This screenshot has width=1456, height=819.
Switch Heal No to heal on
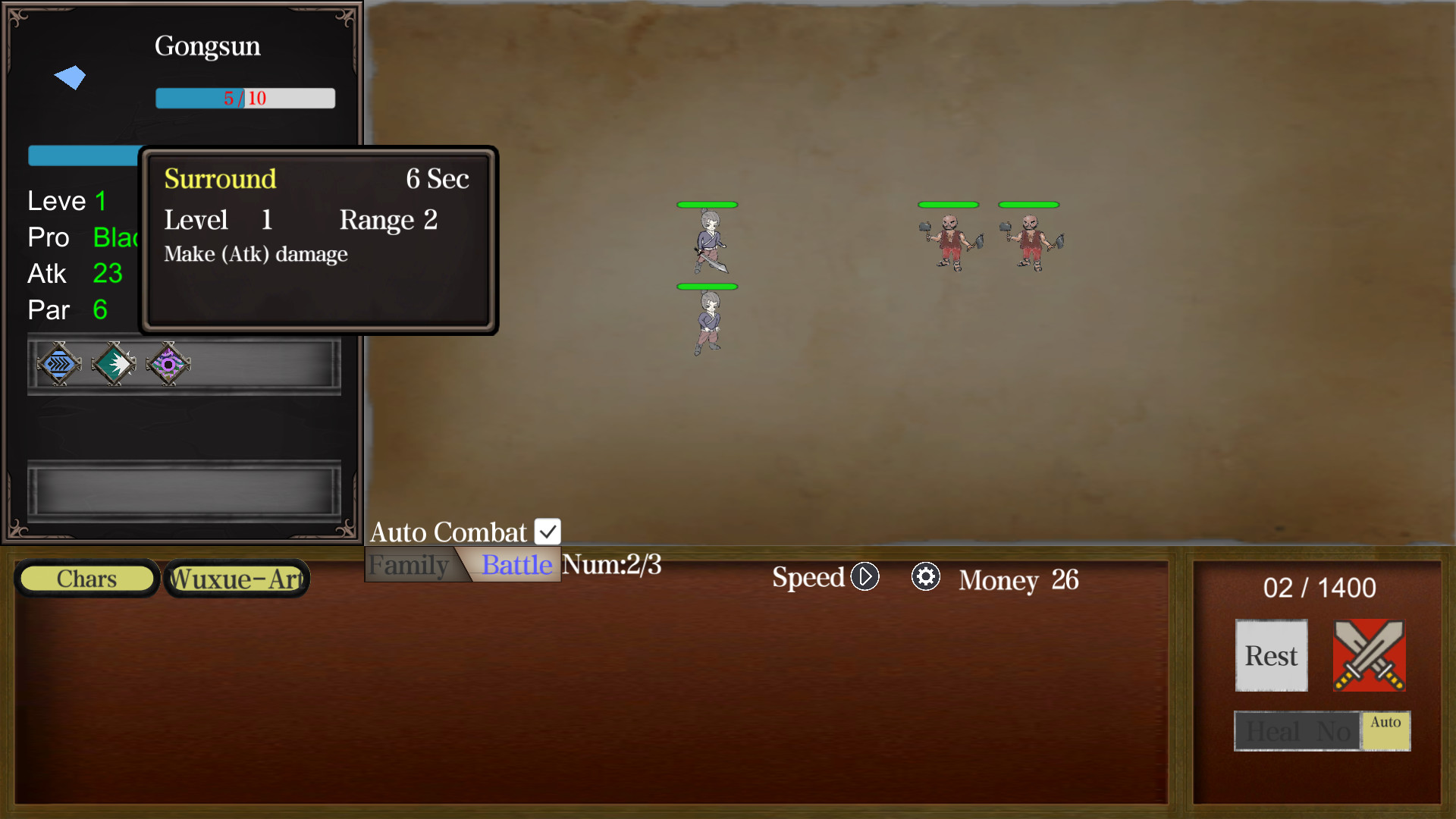click(1297, 731)
